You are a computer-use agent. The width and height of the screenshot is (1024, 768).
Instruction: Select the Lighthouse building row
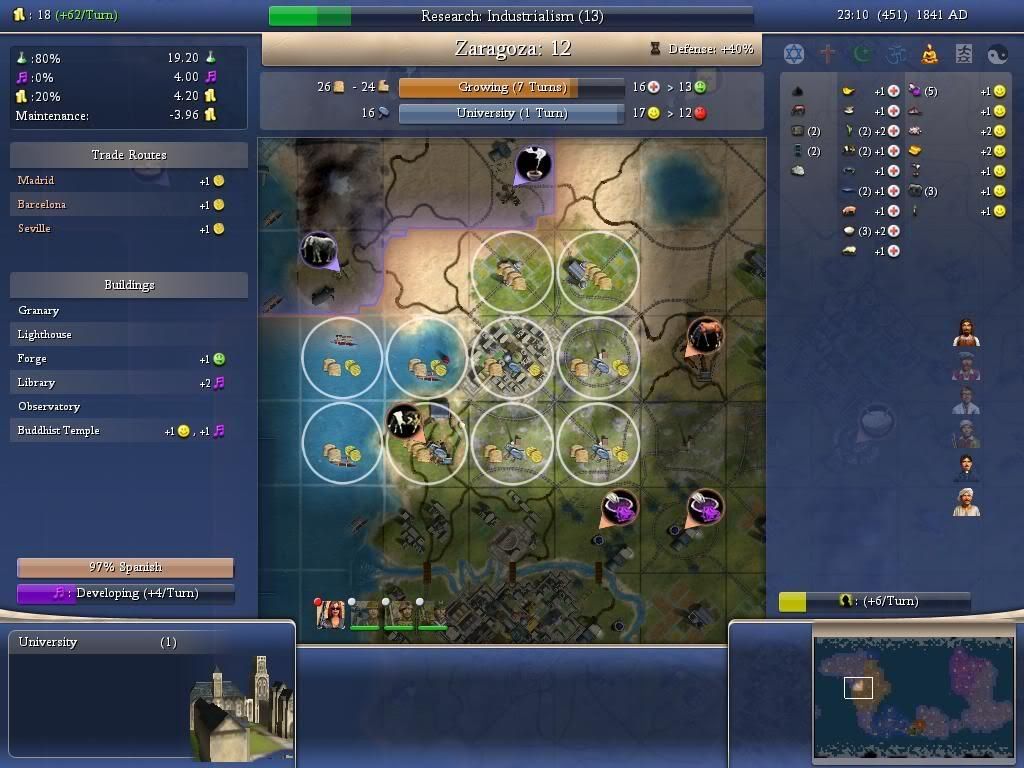(45, 334)
